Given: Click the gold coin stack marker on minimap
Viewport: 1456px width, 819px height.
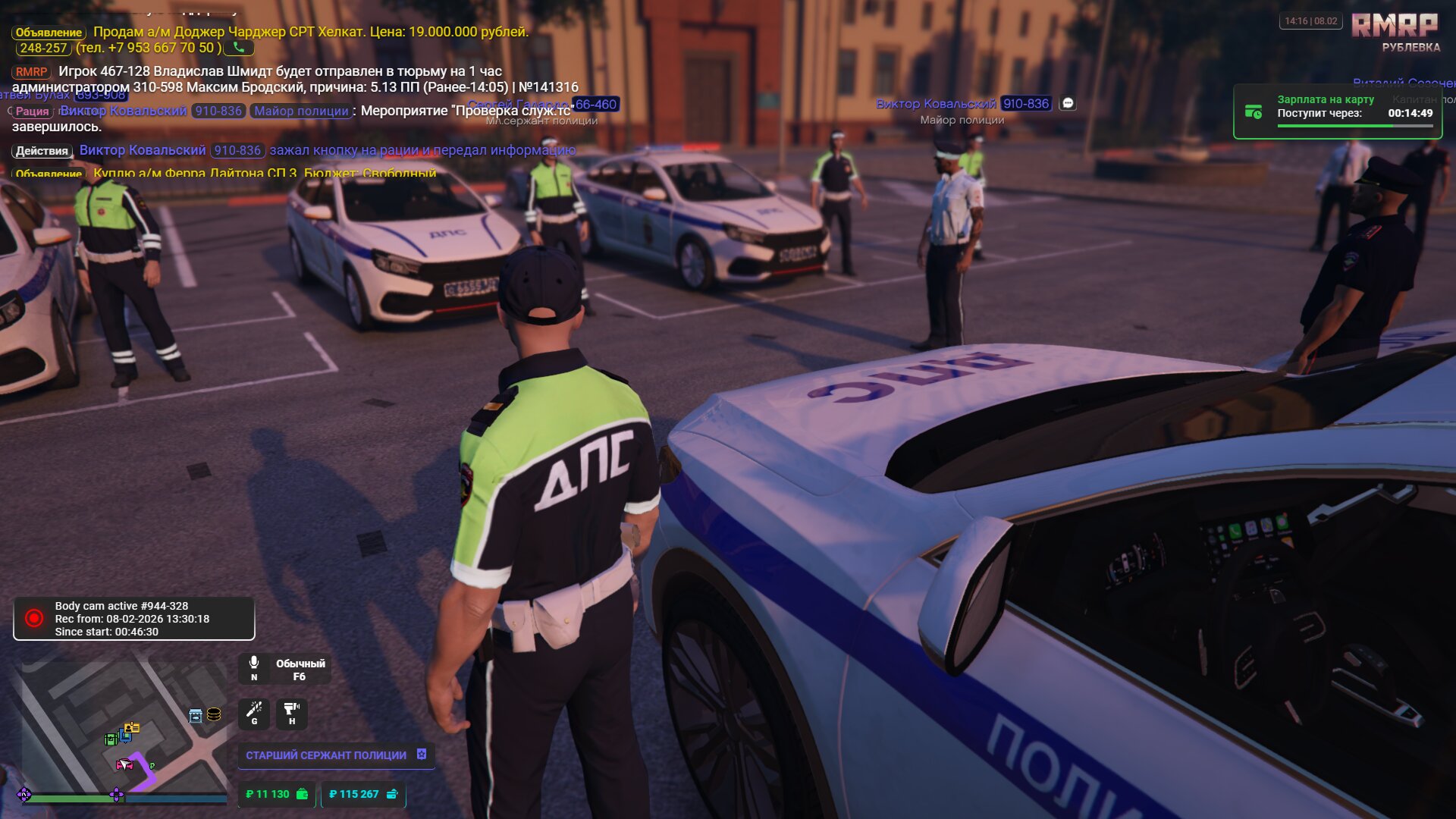Looking at the screenshot, I should pos(214,714).
